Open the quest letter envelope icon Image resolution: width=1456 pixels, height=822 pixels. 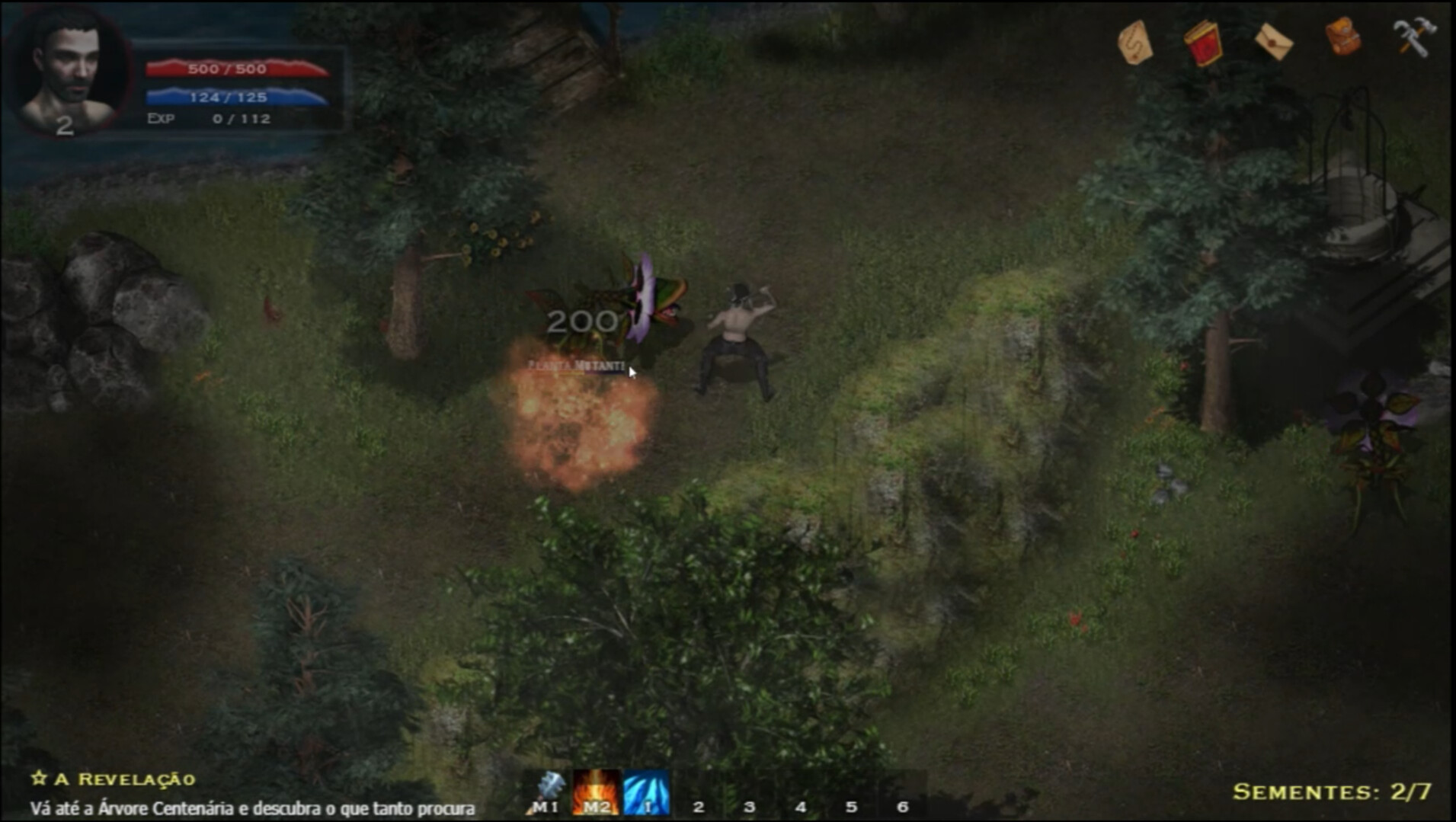point(1275,42)
